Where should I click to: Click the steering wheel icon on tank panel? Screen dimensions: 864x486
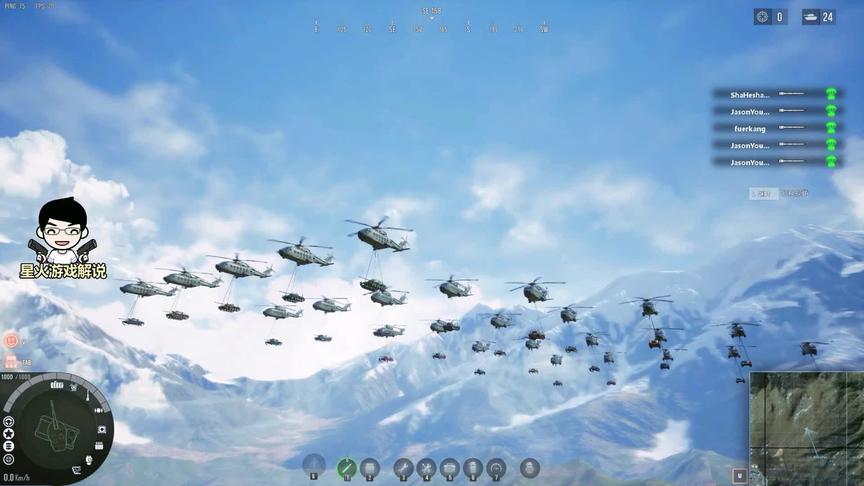[x=9, y=421]
